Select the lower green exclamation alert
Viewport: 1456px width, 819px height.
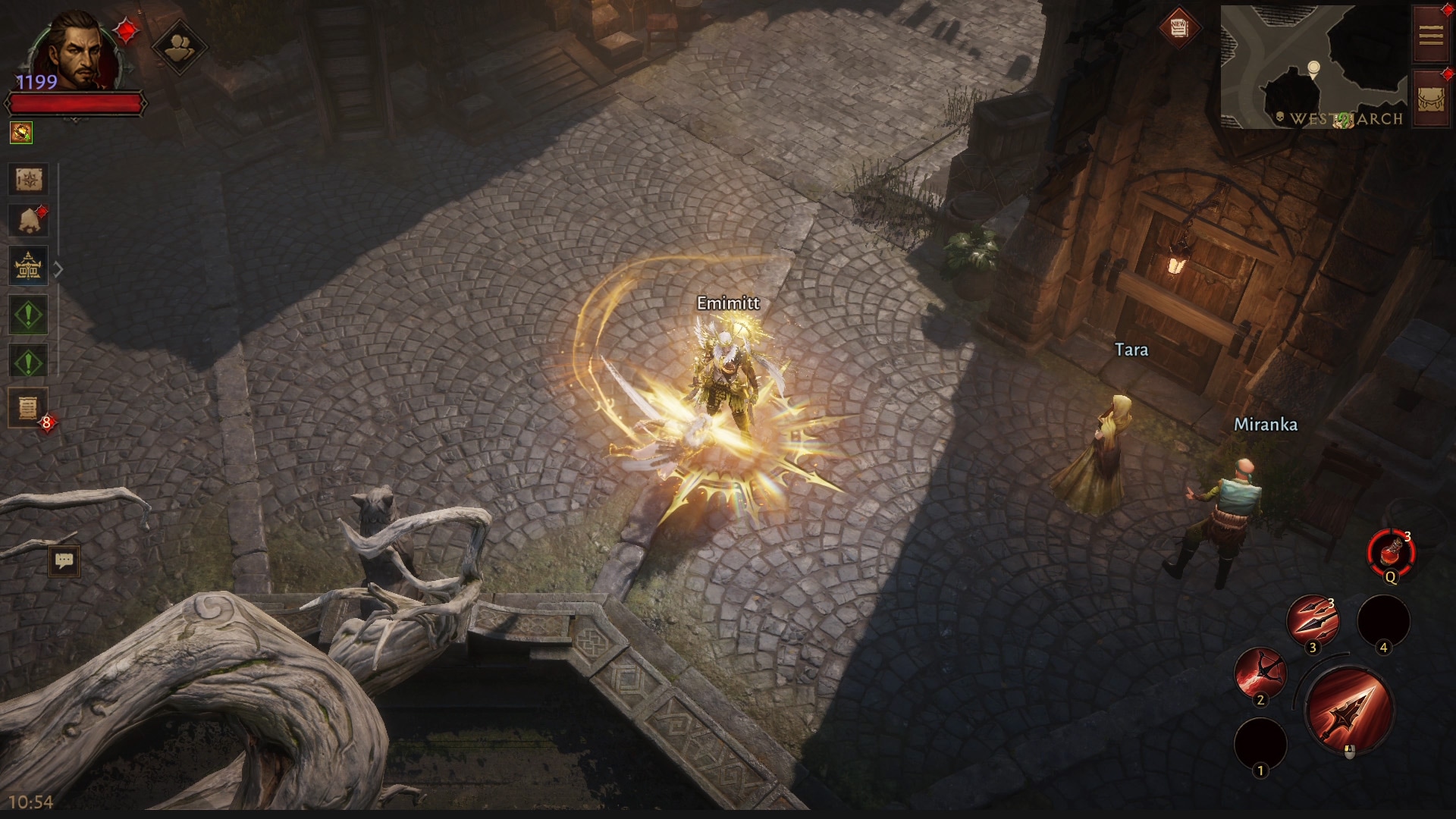(29, 362)
